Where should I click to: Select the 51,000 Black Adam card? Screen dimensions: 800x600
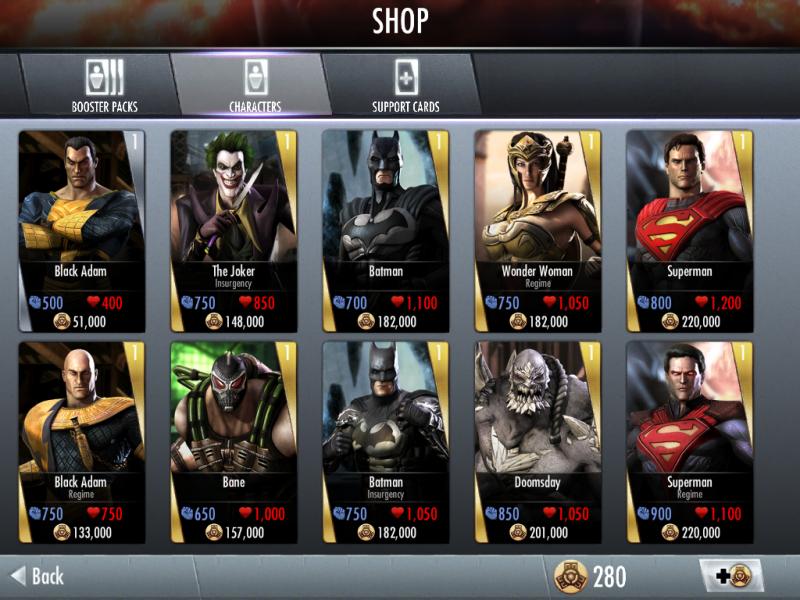click(x=82, y=230)
